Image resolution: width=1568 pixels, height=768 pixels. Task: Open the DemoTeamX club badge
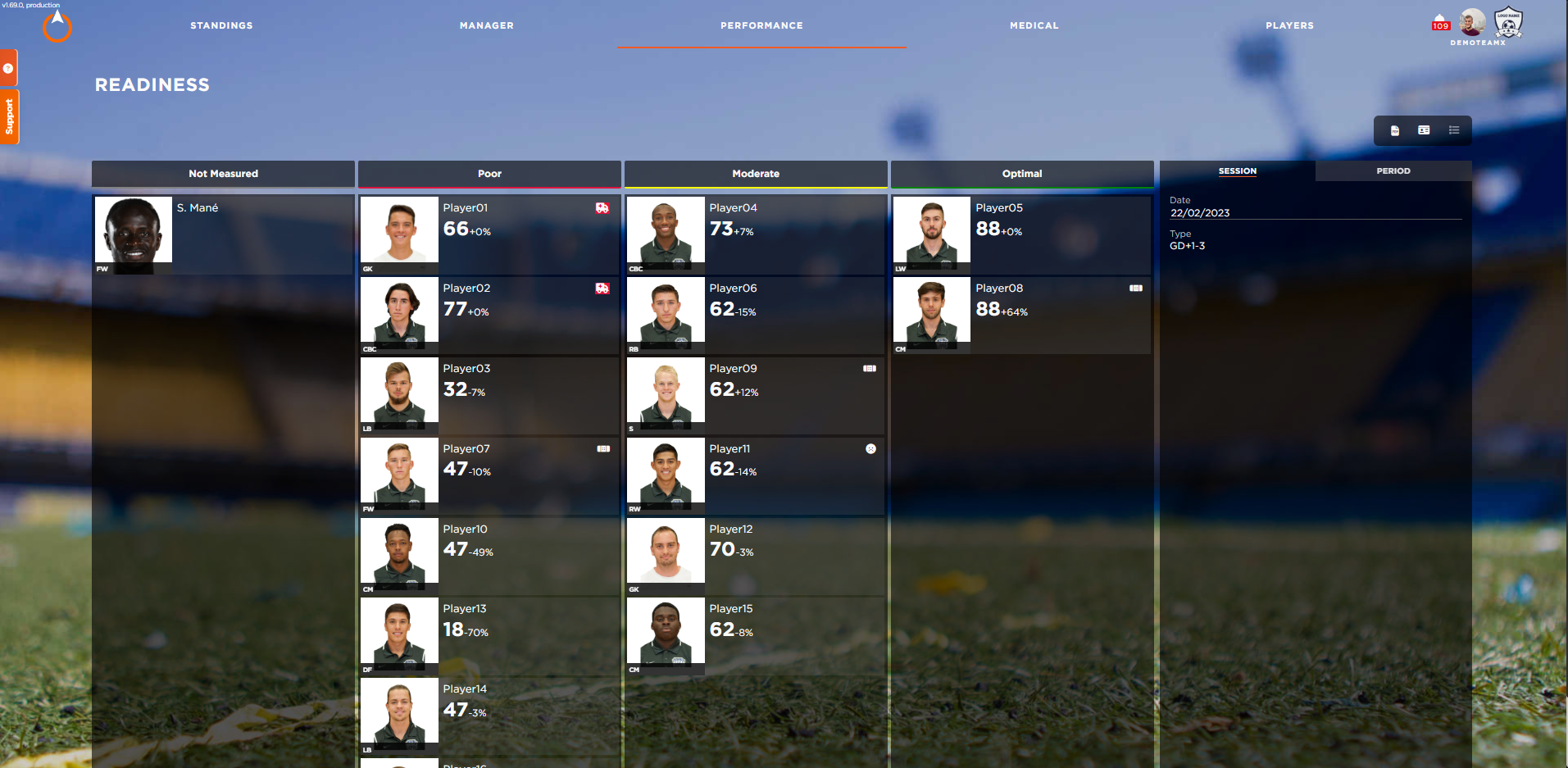[x=1508, y=23]
